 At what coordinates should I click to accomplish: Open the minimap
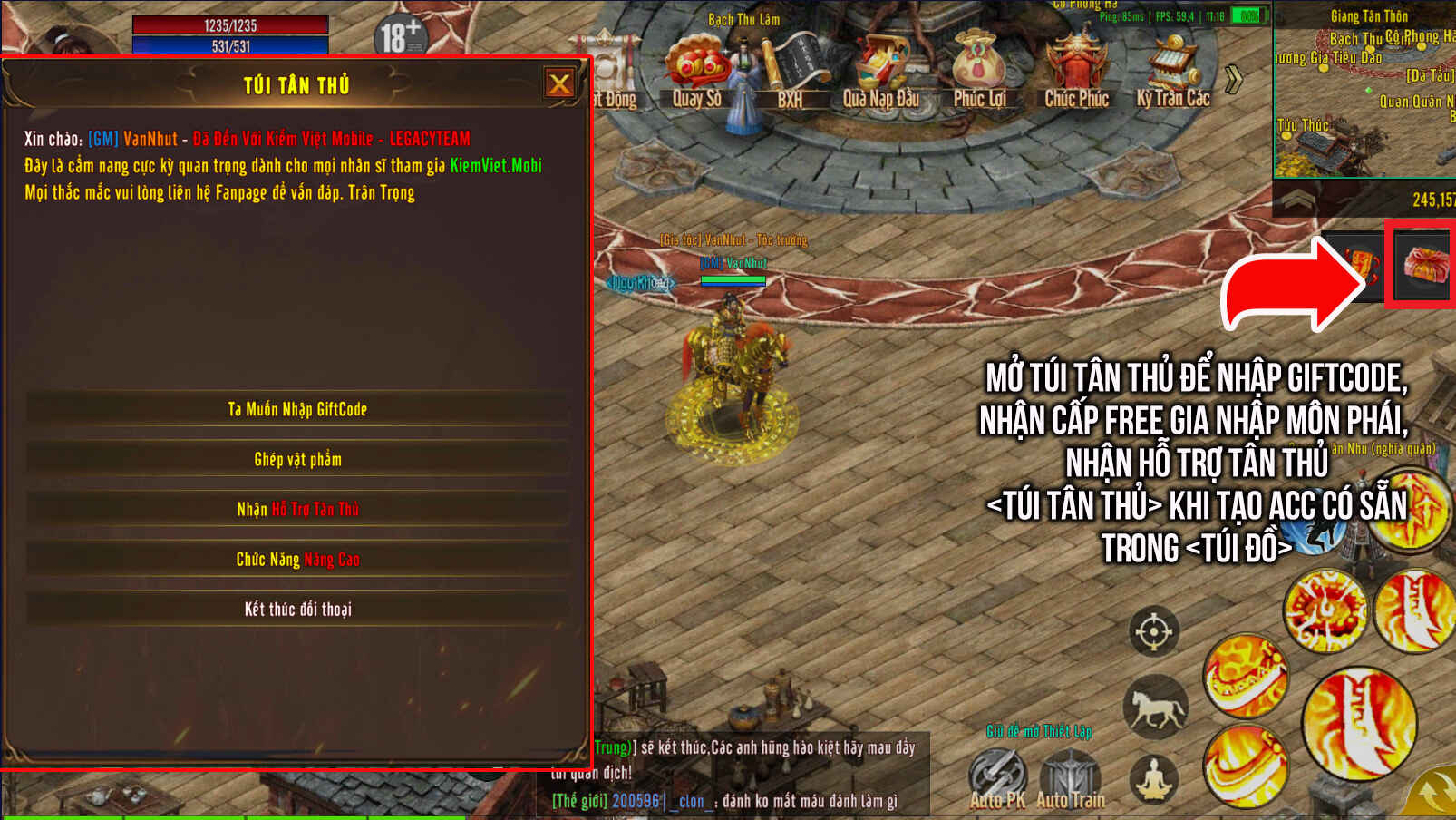[1364, 91]
